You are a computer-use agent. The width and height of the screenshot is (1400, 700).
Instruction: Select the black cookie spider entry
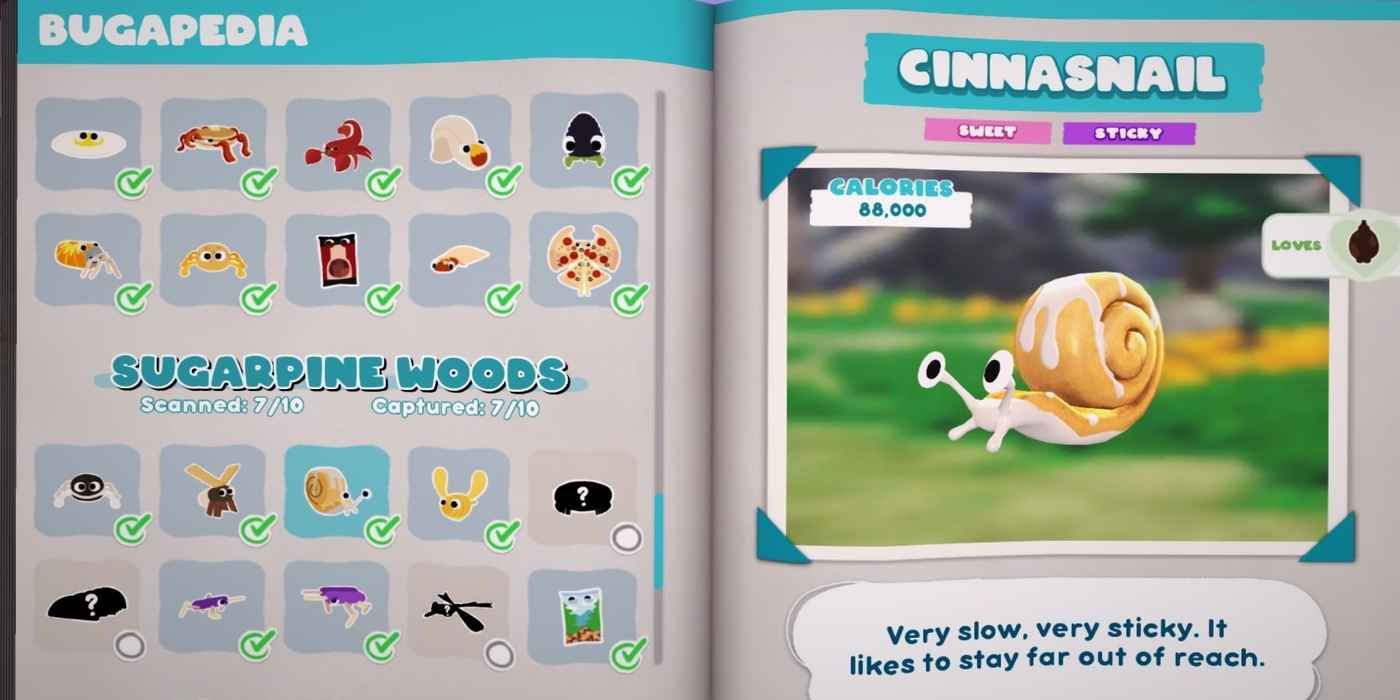[88, 492]
